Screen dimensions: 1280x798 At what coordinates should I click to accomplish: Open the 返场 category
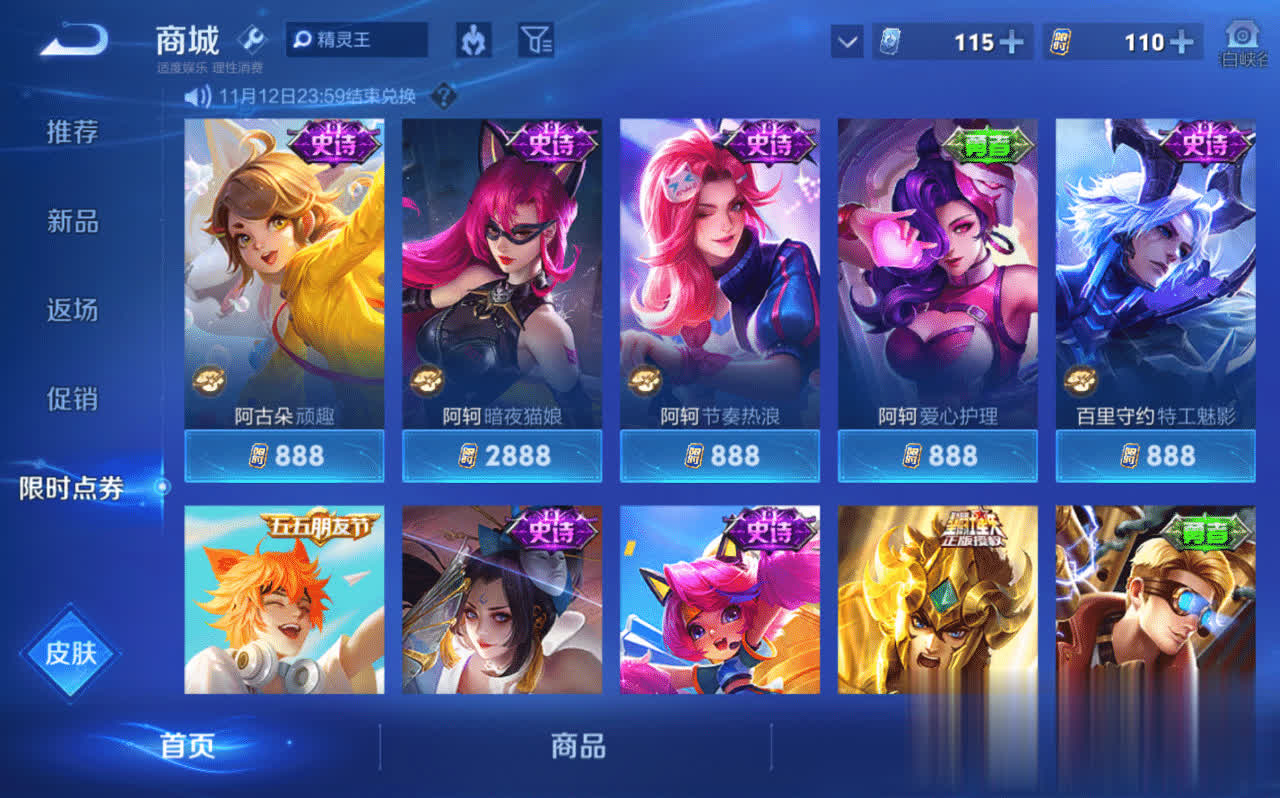pyautogui.click(x=73, y=310)
